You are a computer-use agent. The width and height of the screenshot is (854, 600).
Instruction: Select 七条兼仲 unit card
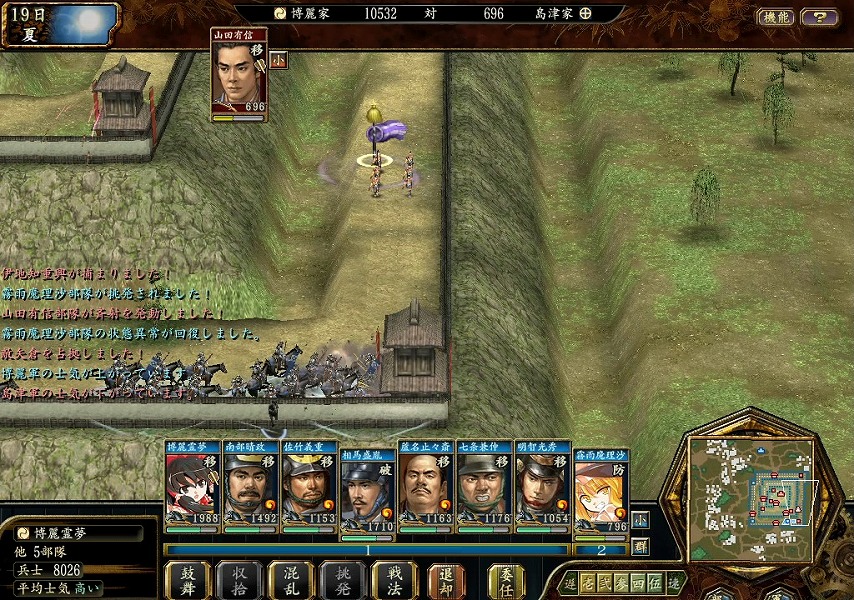pyautogui.click(x=484, y=484)
